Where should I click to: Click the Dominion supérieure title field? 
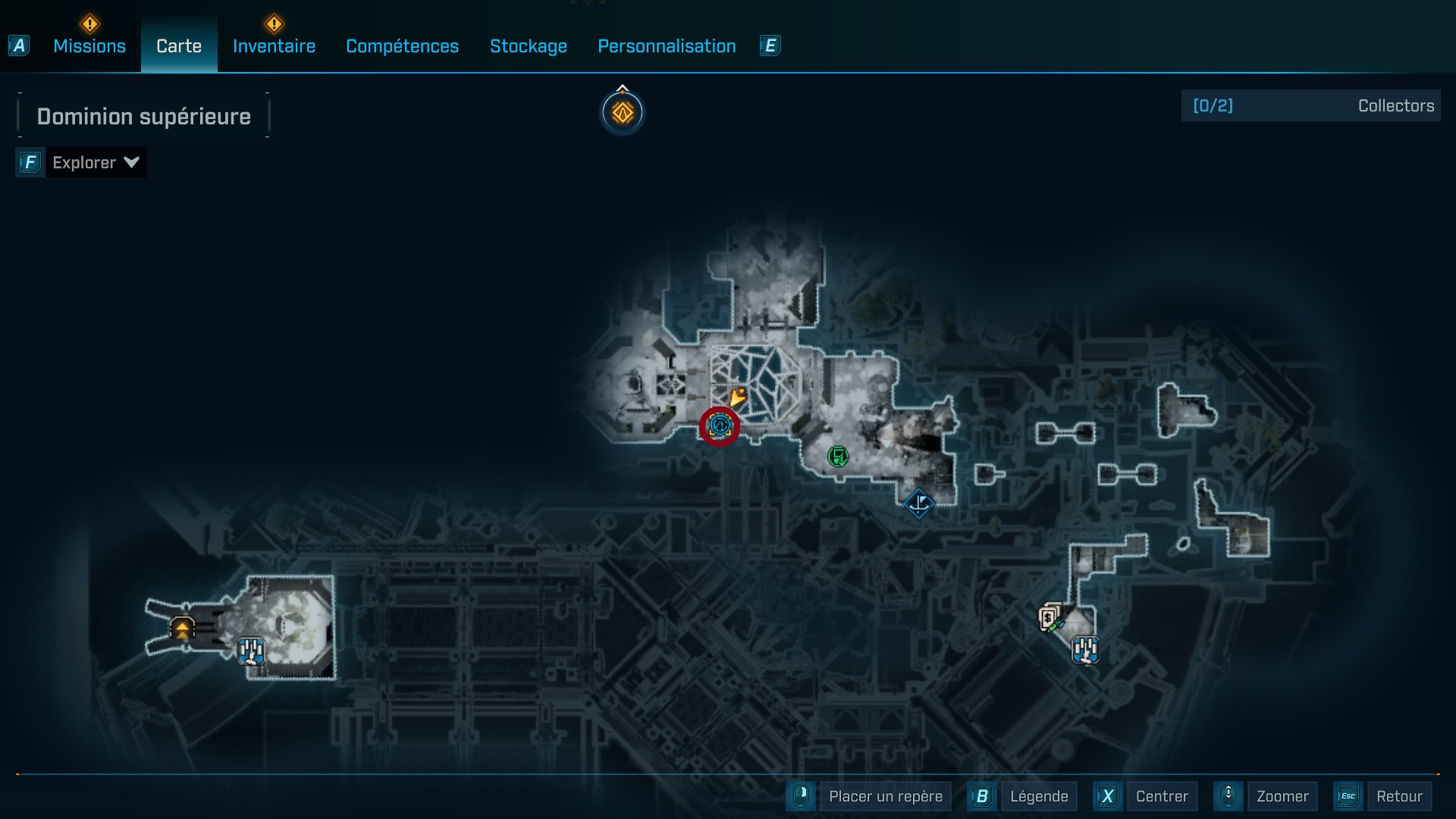tap(143, 116)
